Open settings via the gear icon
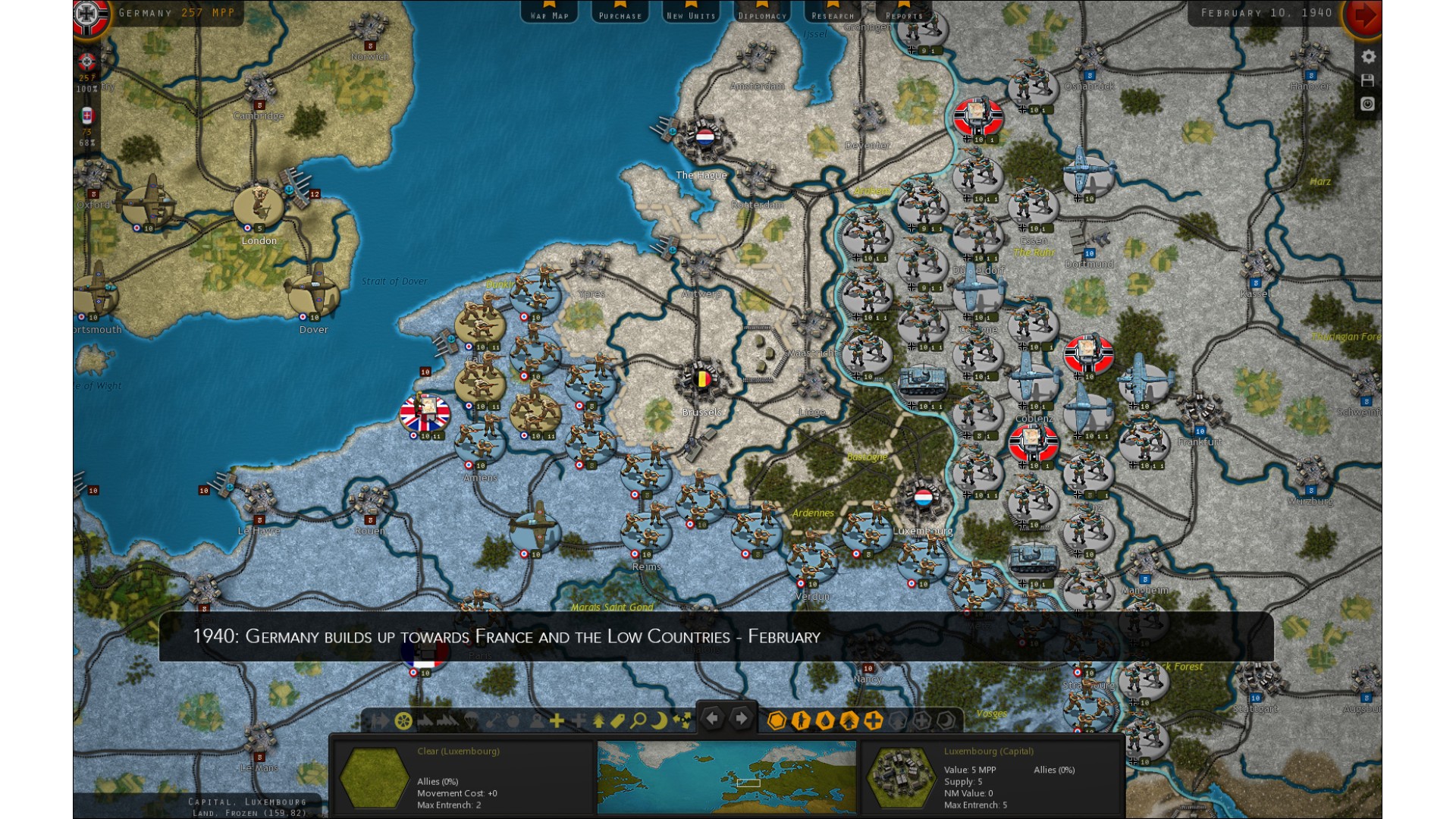The width and height of the screenshot is (1456, 819). coord(1368,57)
